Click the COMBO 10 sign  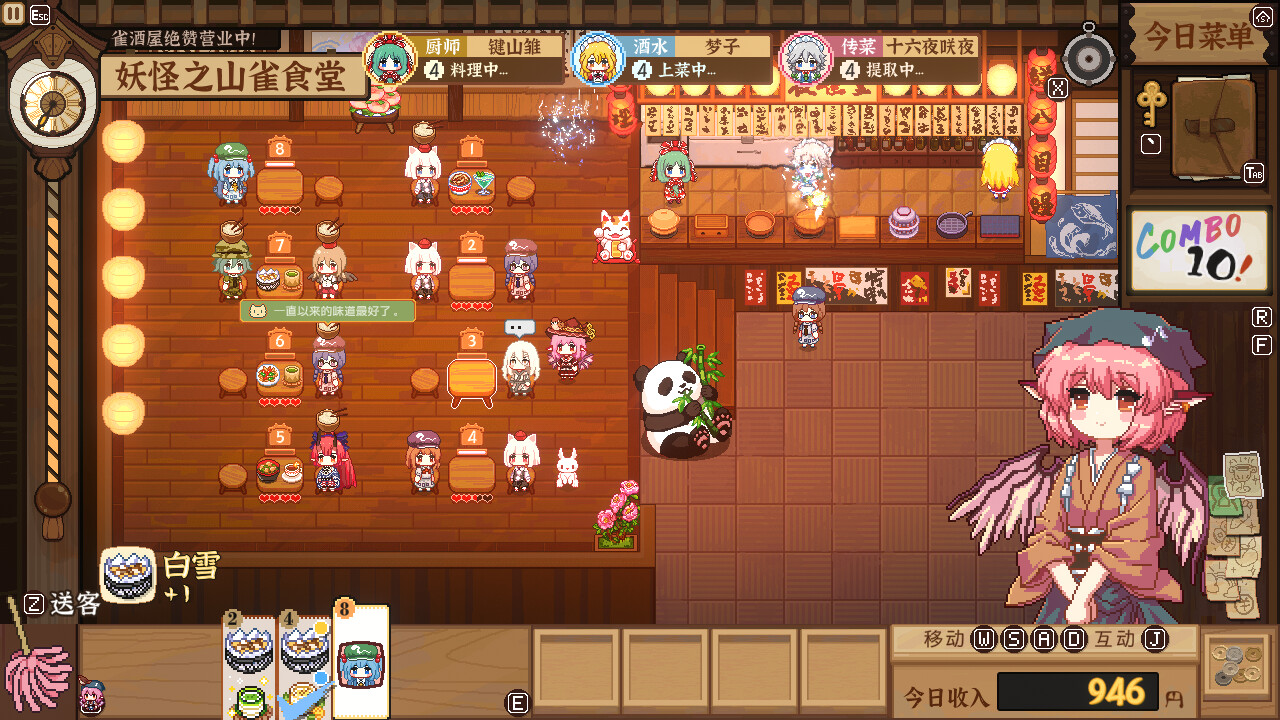click(x=1197, y=248)
